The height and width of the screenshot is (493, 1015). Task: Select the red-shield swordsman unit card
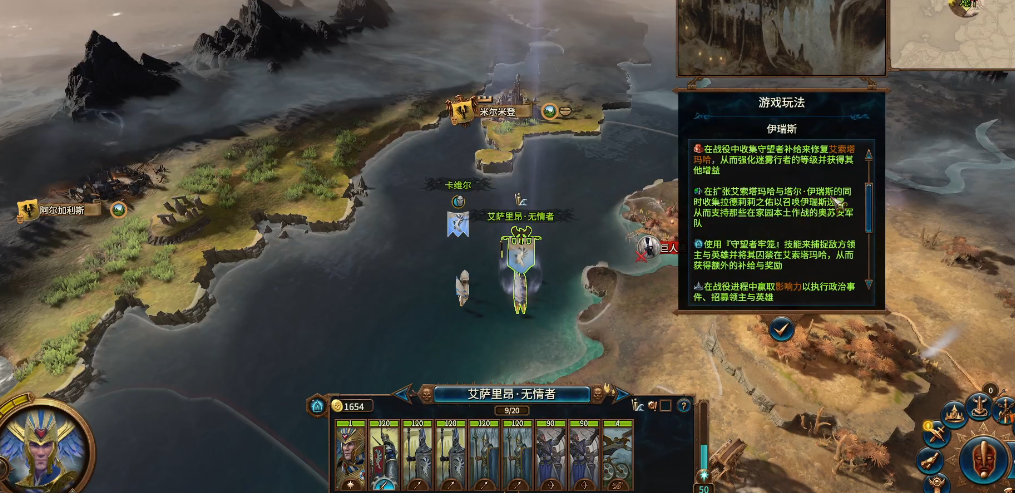(x=384, y=456)
